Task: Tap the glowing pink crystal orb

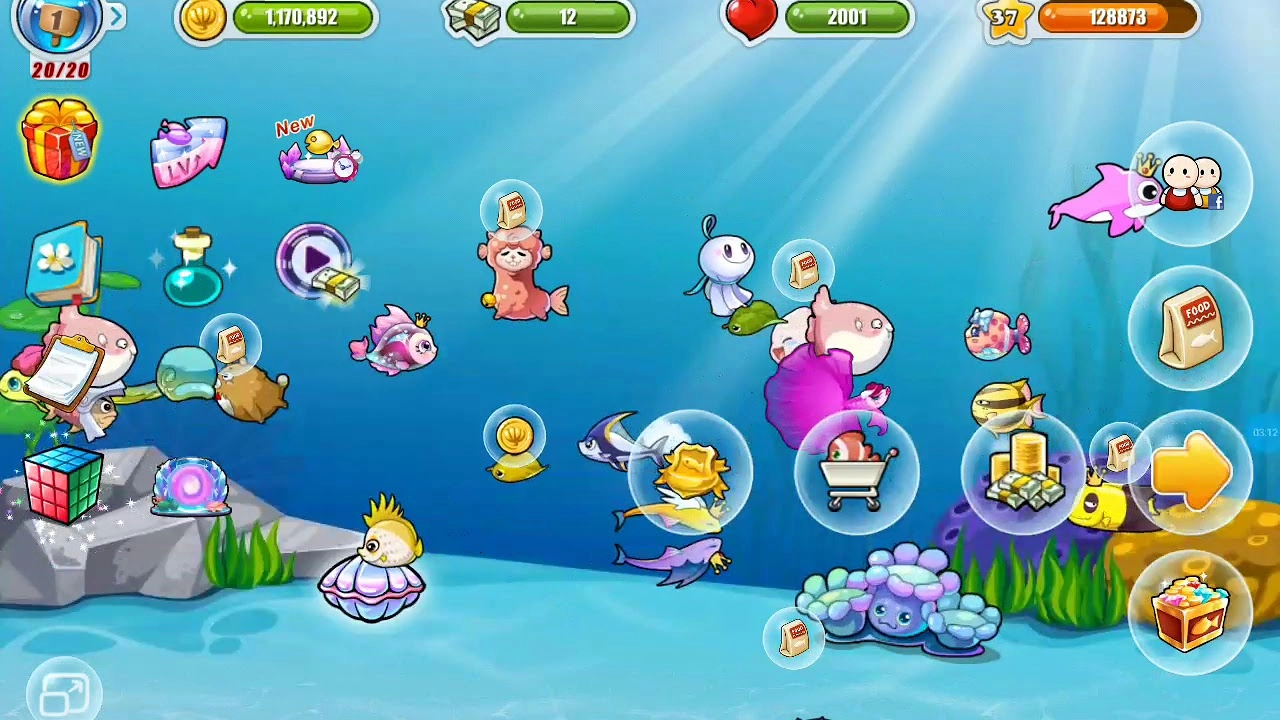Action: pyautogui.click(x=190, y=487)
